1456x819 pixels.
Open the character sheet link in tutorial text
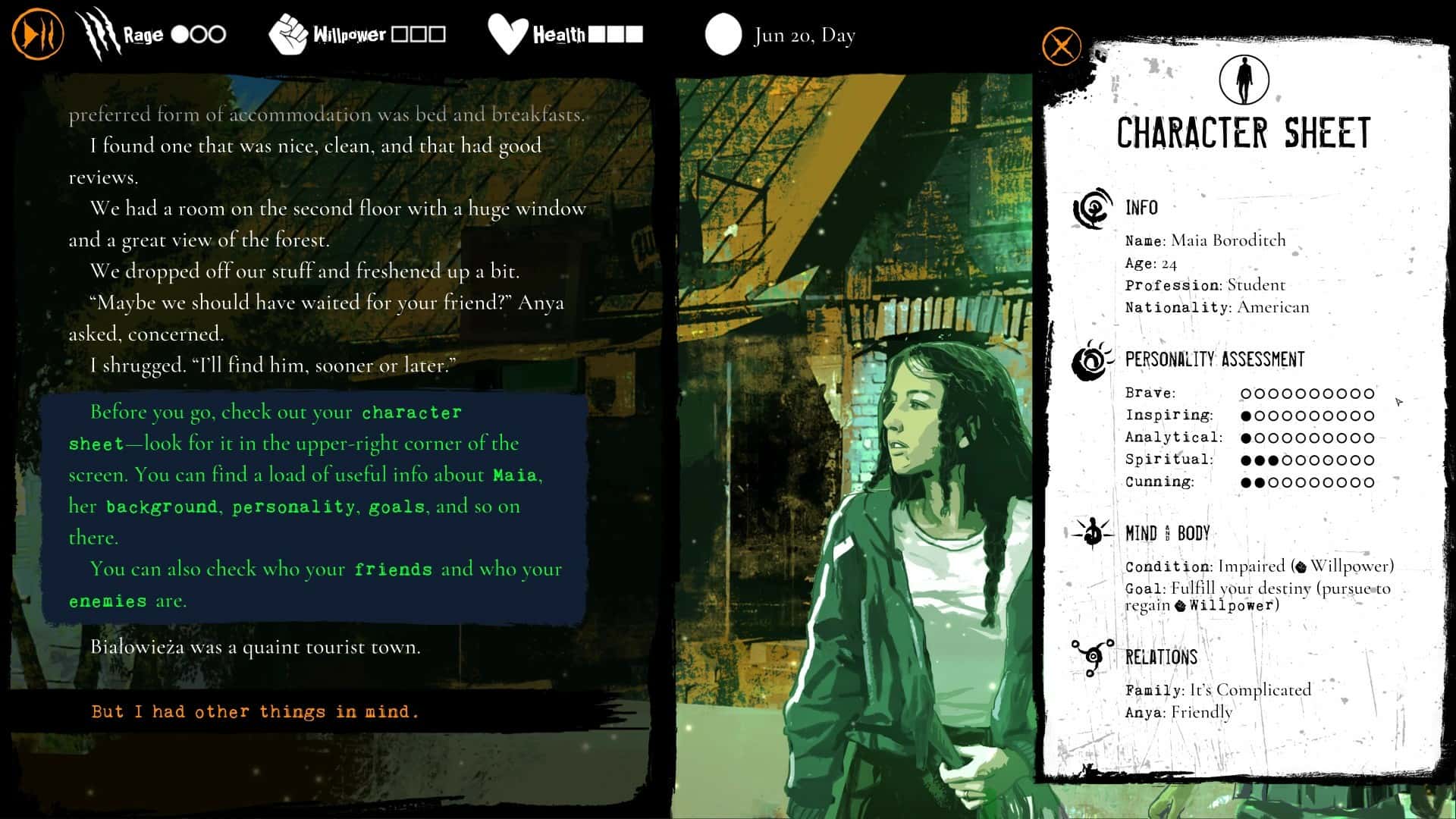[x=411, y=412]
